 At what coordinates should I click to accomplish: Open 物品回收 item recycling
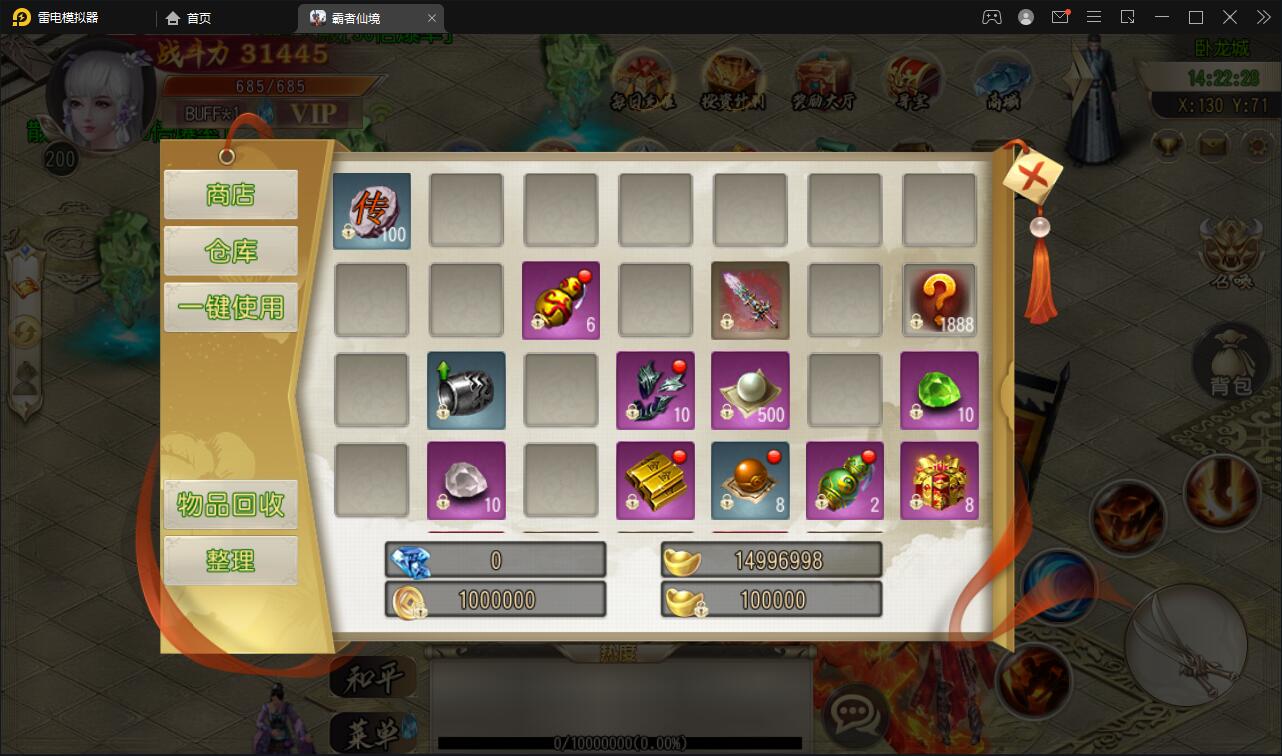tap(230, 504)
